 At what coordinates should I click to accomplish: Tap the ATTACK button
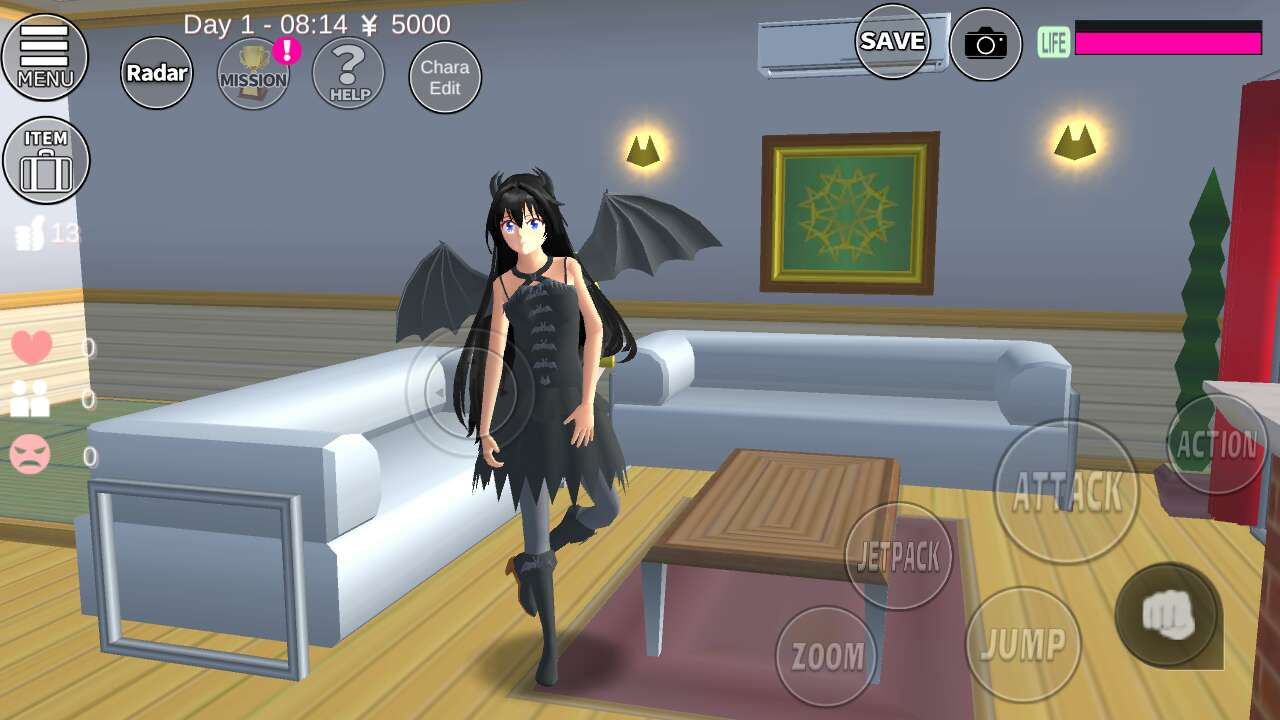1066,491
